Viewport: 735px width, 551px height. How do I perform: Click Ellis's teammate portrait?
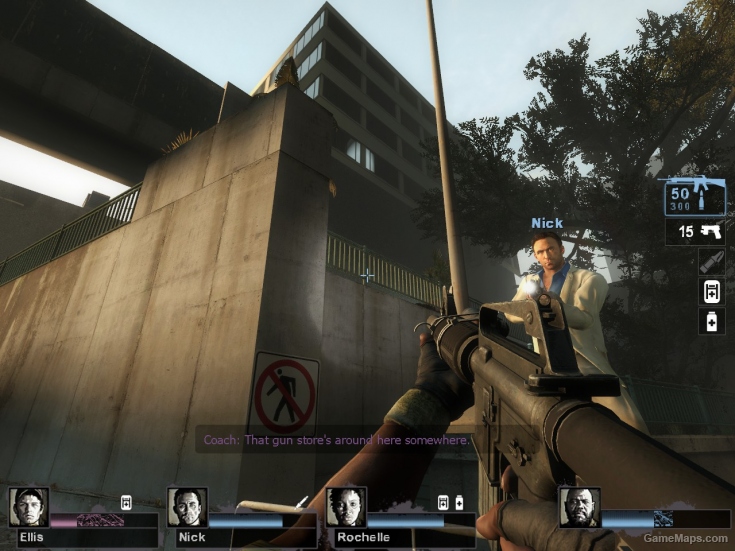[x=29, y=508]
